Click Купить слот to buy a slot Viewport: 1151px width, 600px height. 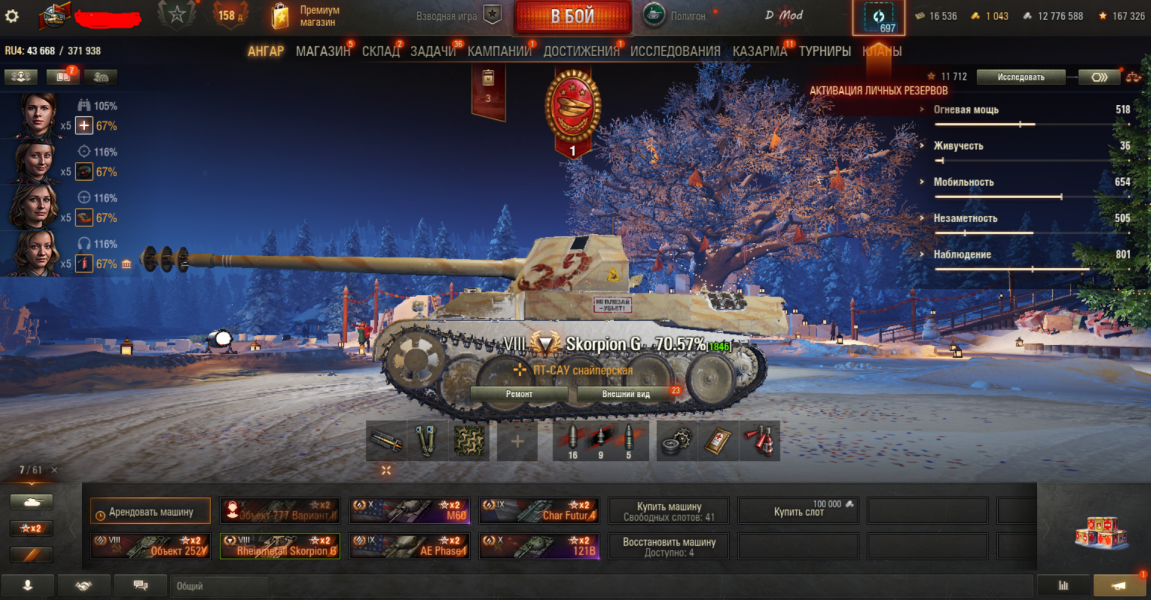coord(799,511)
